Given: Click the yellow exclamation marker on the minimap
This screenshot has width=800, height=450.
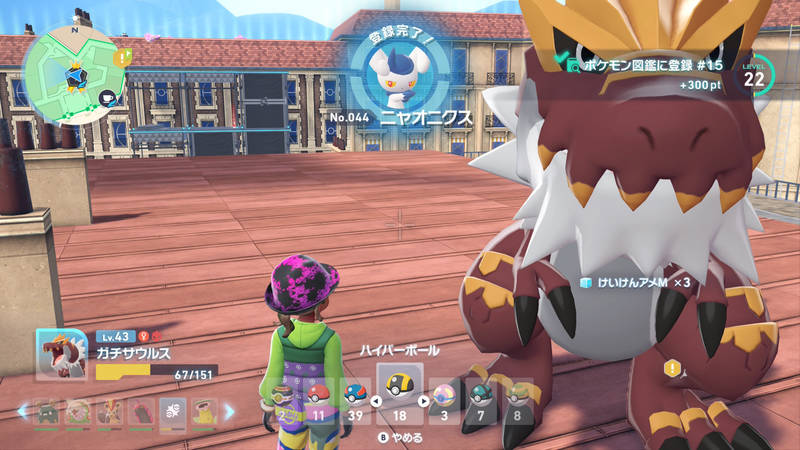Looking at the screenshot, I should [122, 59].
